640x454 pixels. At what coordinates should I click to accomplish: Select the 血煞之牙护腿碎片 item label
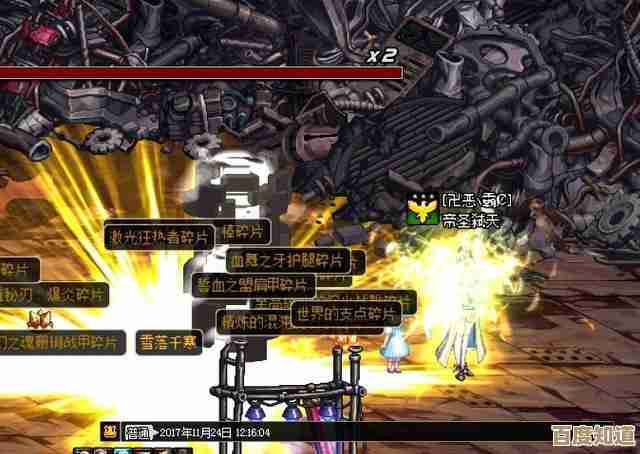pos(285,261)
